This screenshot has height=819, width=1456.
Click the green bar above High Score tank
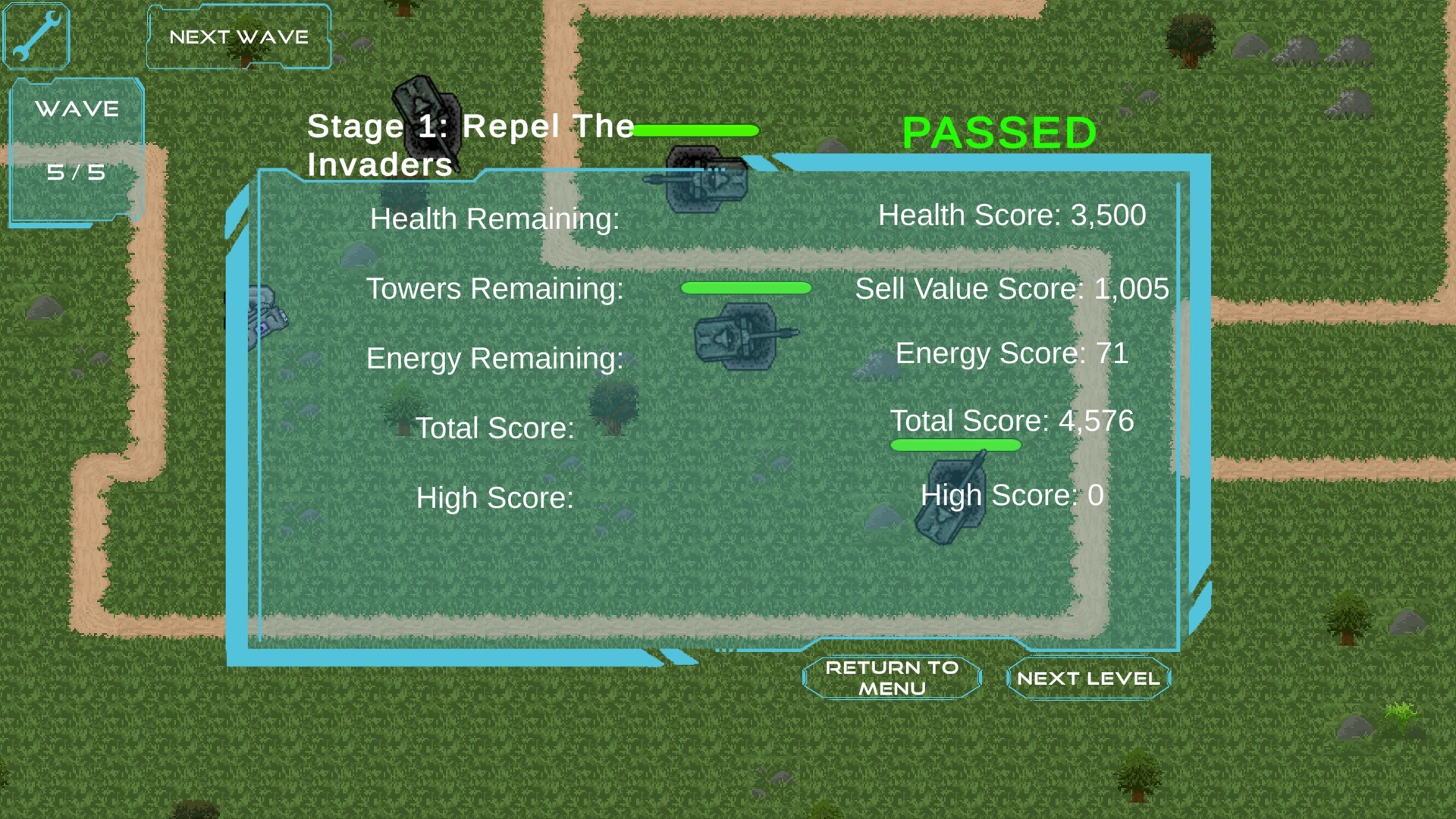pos(956,446)
